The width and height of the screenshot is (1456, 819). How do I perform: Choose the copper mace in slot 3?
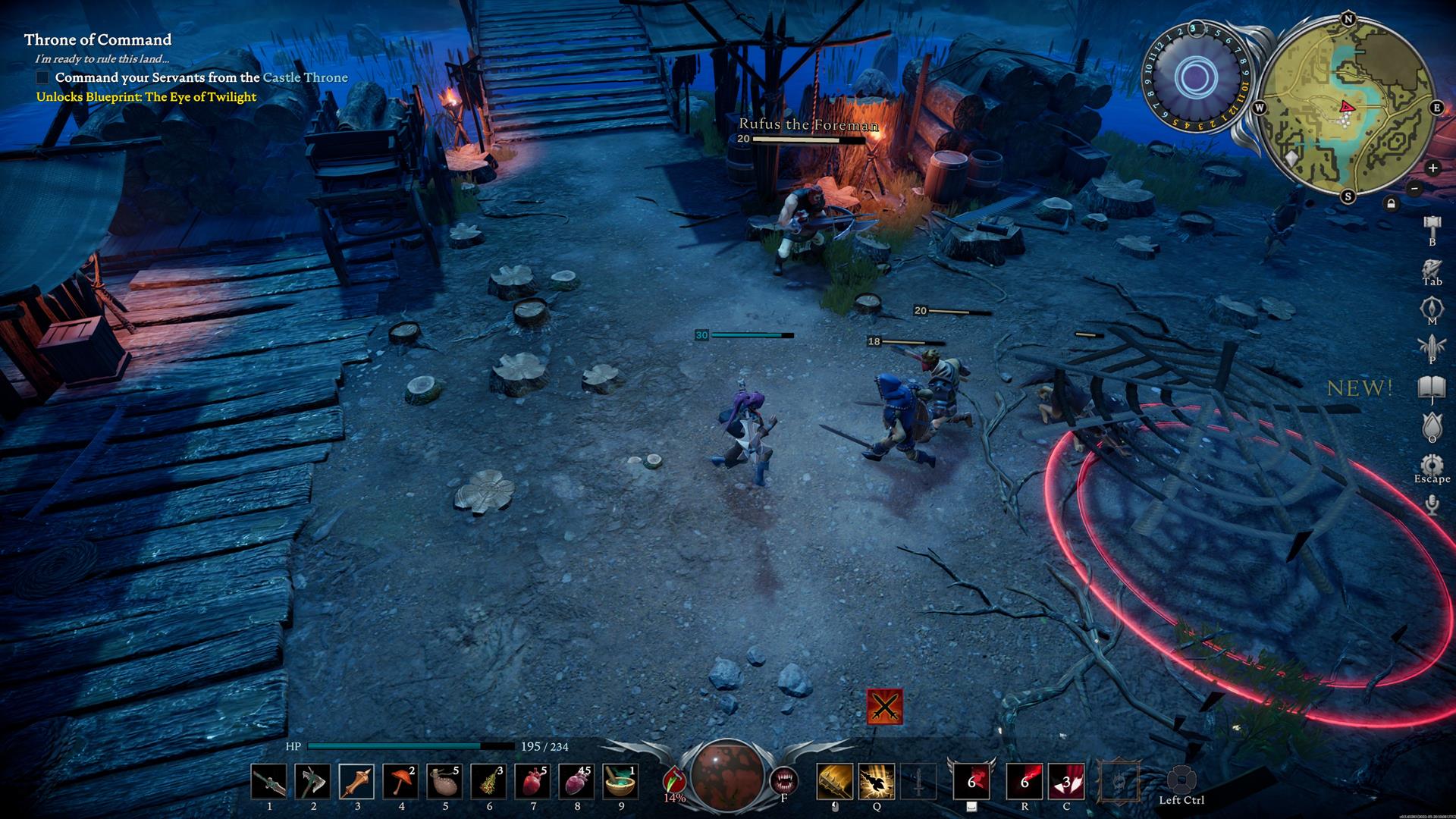[x=357, y=782]
